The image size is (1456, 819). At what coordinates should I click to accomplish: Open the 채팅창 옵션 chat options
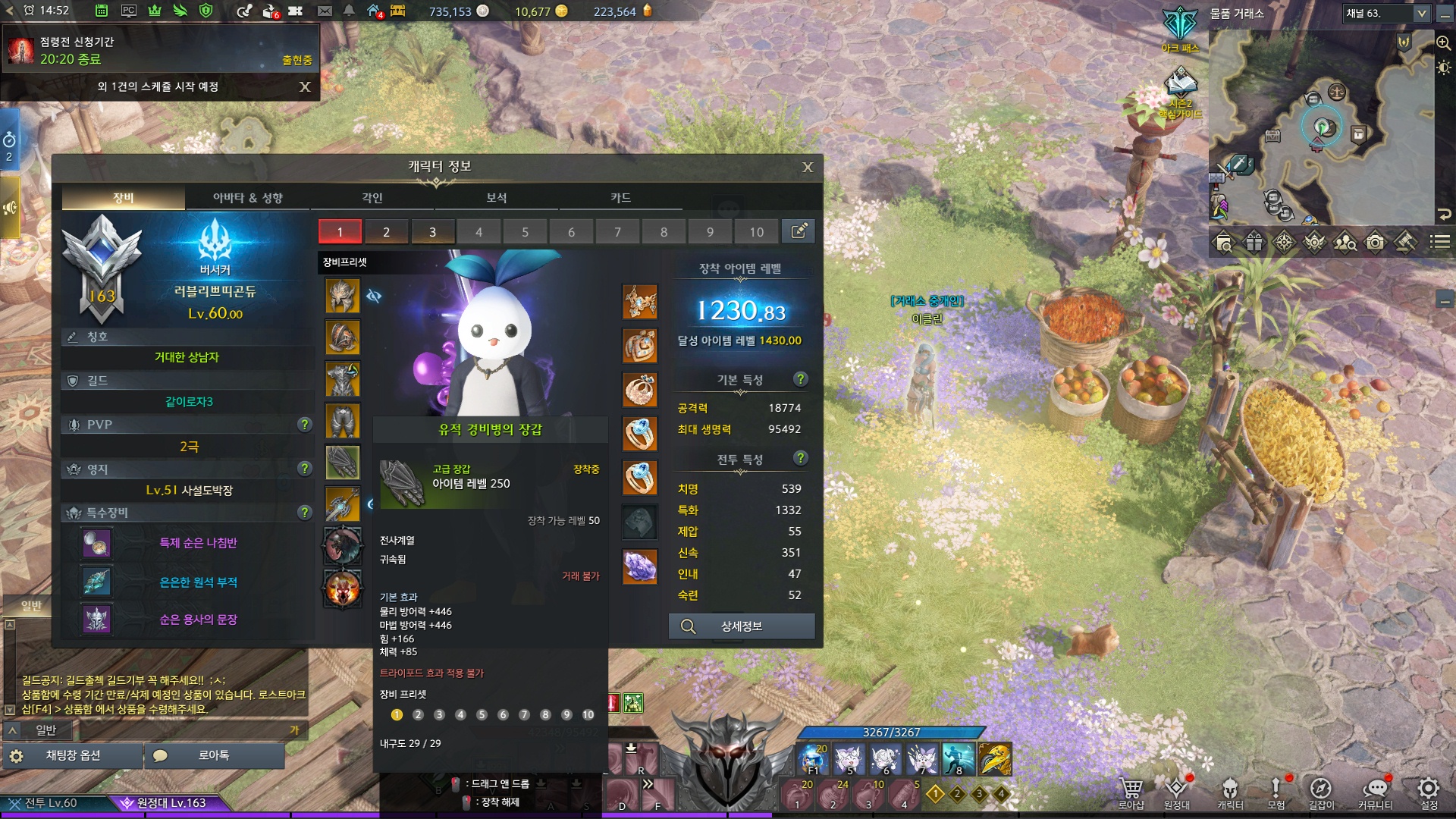click(73, 755)
